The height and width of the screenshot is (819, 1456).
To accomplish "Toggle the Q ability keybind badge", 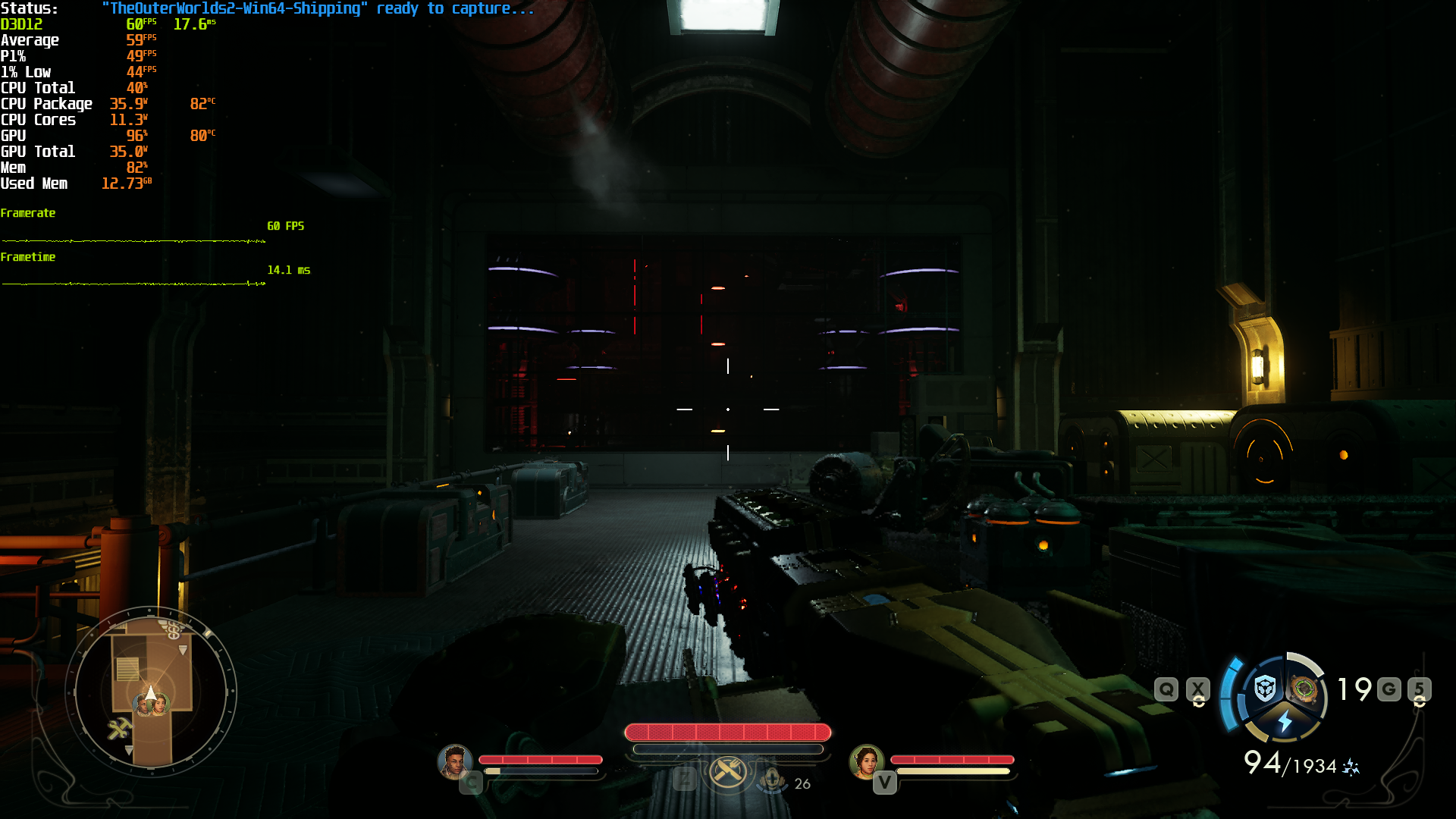I will (1166, 688).
